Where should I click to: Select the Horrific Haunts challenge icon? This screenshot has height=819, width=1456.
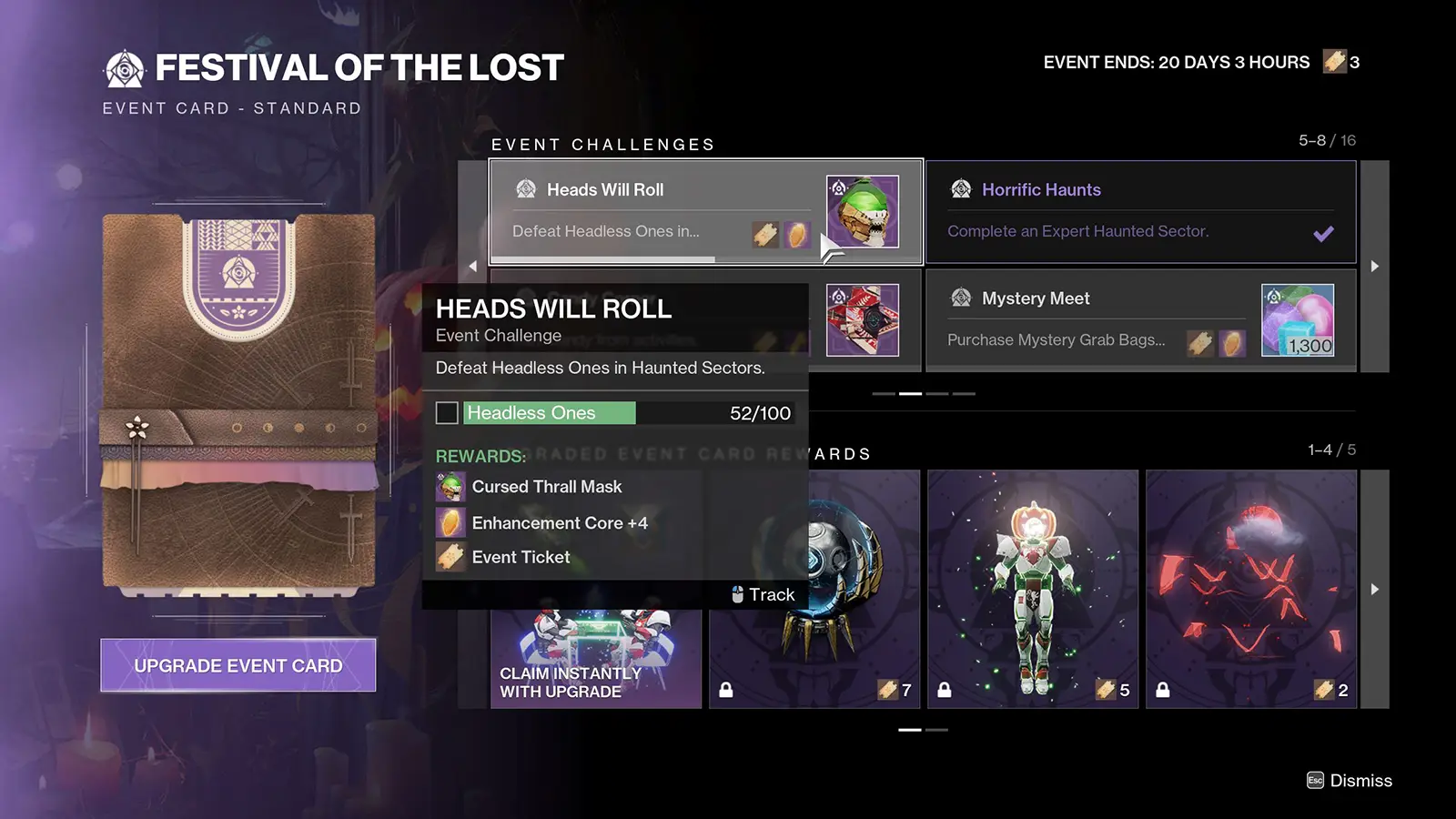960,189
